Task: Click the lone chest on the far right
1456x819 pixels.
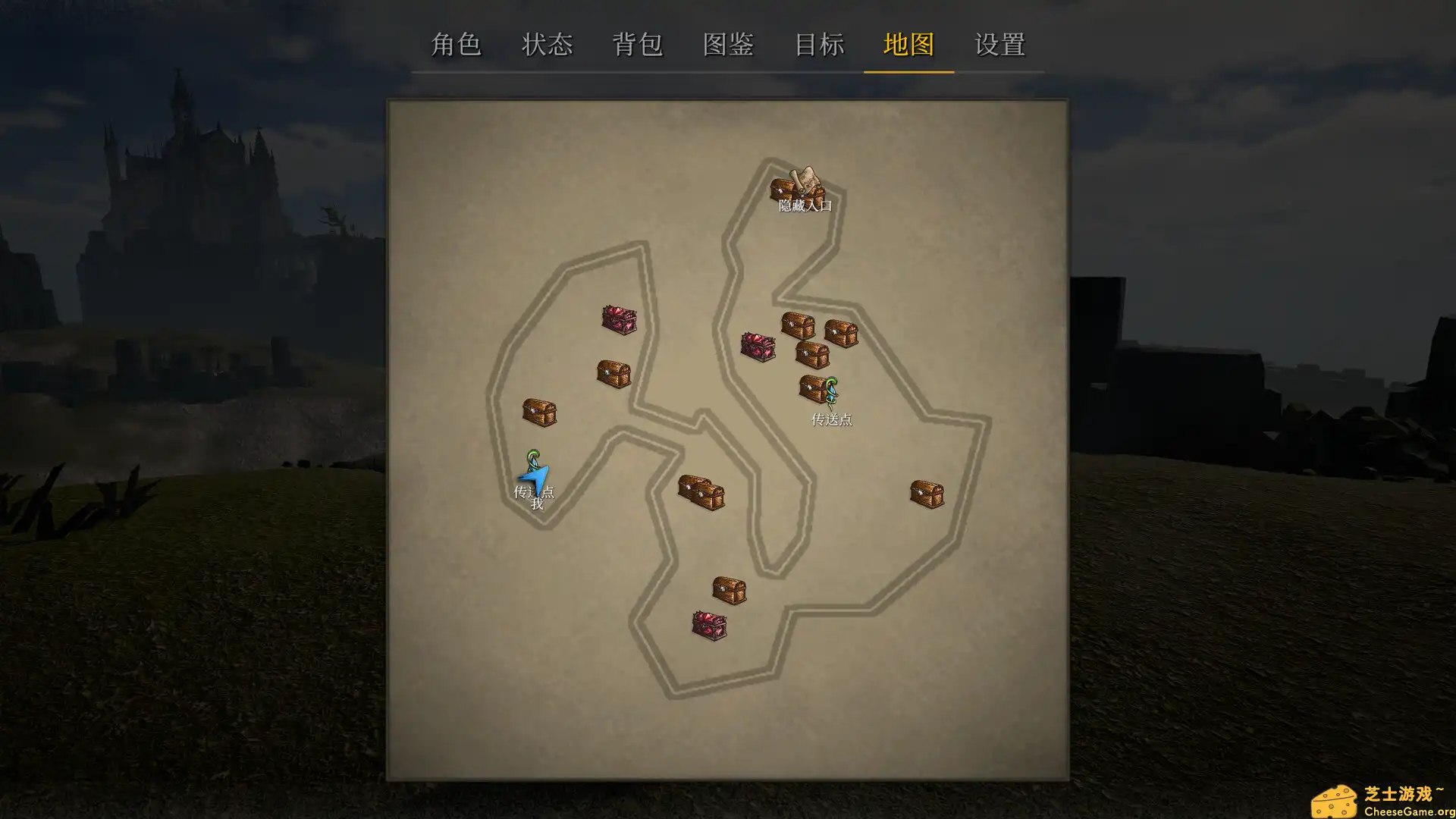Action: [927, 491]
